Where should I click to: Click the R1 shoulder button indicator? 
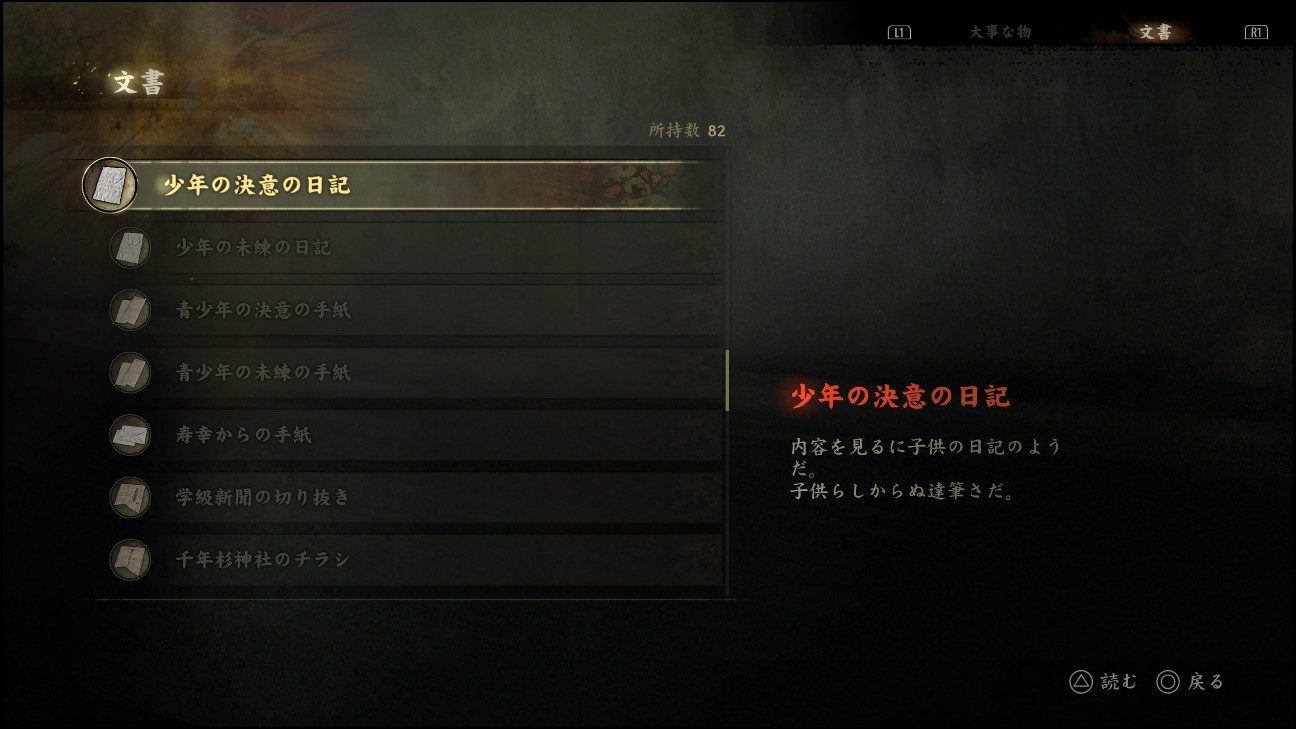point(1255,31)
